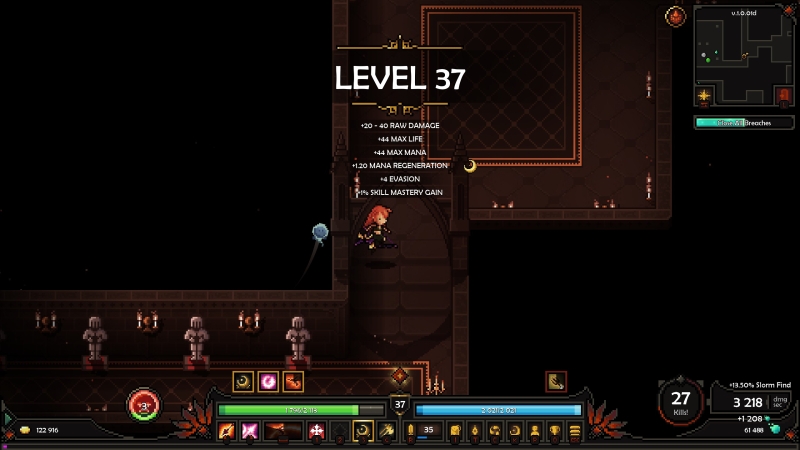Trigger the wide red-brown skill slot
Image resolution: width=800 pixels, height=450 pixels.
pos(282,431)
